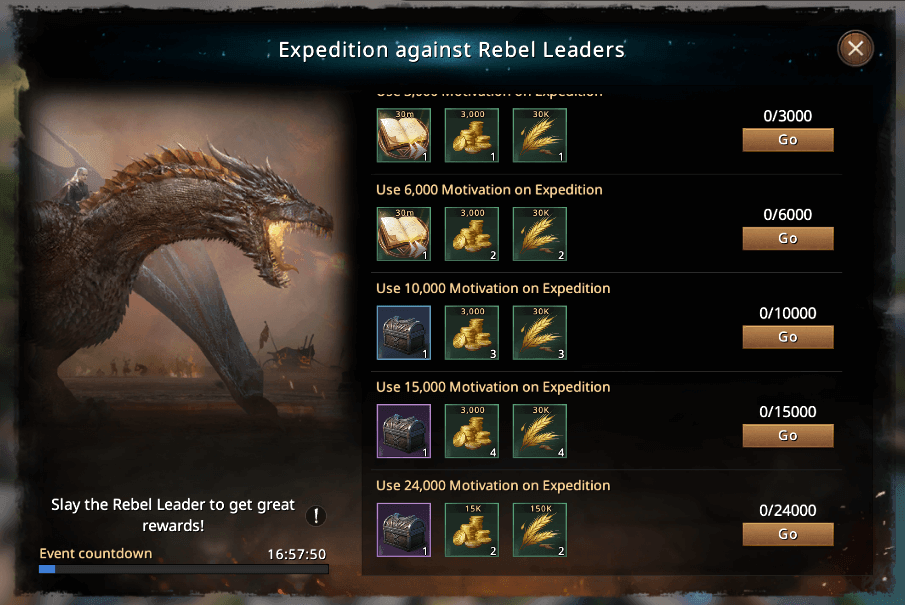Inspect wheat reward in 6,000 Motivation row
Screen dimensions: 905x605
point(540,234)
